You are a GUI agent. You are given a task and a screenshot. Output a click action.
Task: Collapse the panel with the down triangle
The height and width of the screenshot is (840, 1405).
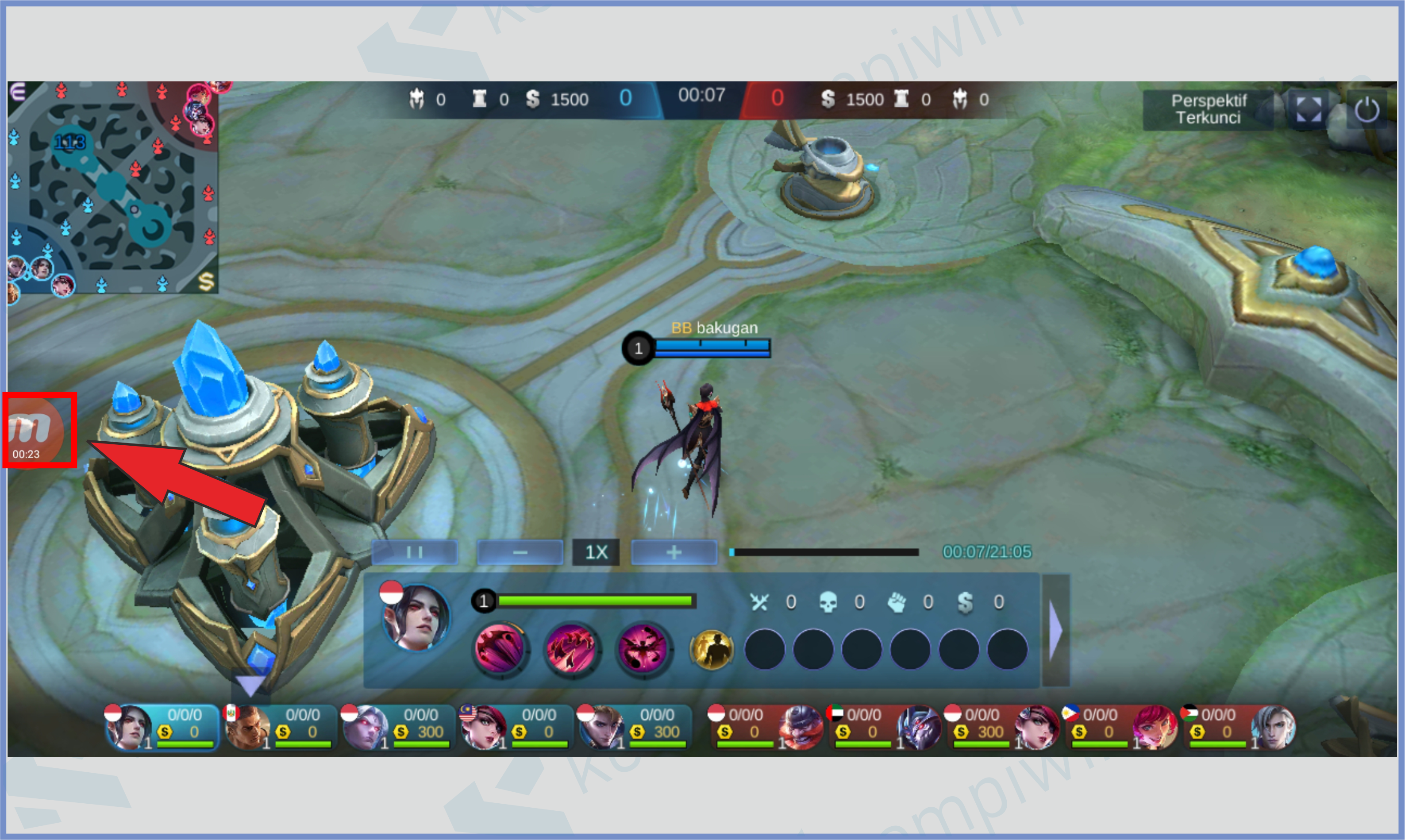(x=250, y=686)
